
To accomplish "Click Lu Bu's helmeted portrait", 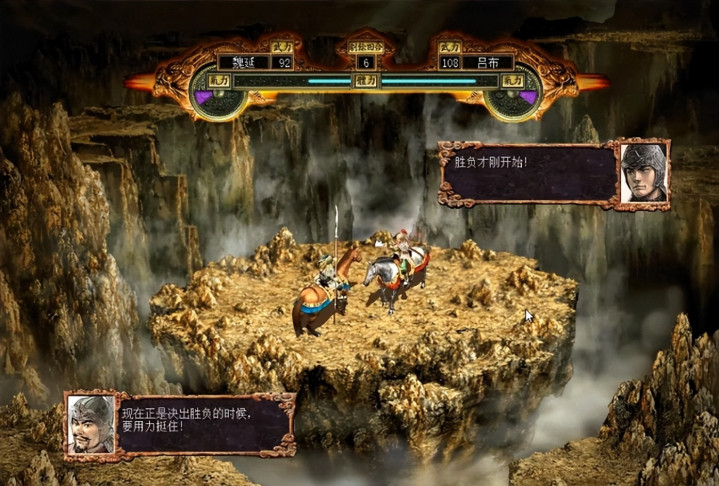I will click(643, 174).
